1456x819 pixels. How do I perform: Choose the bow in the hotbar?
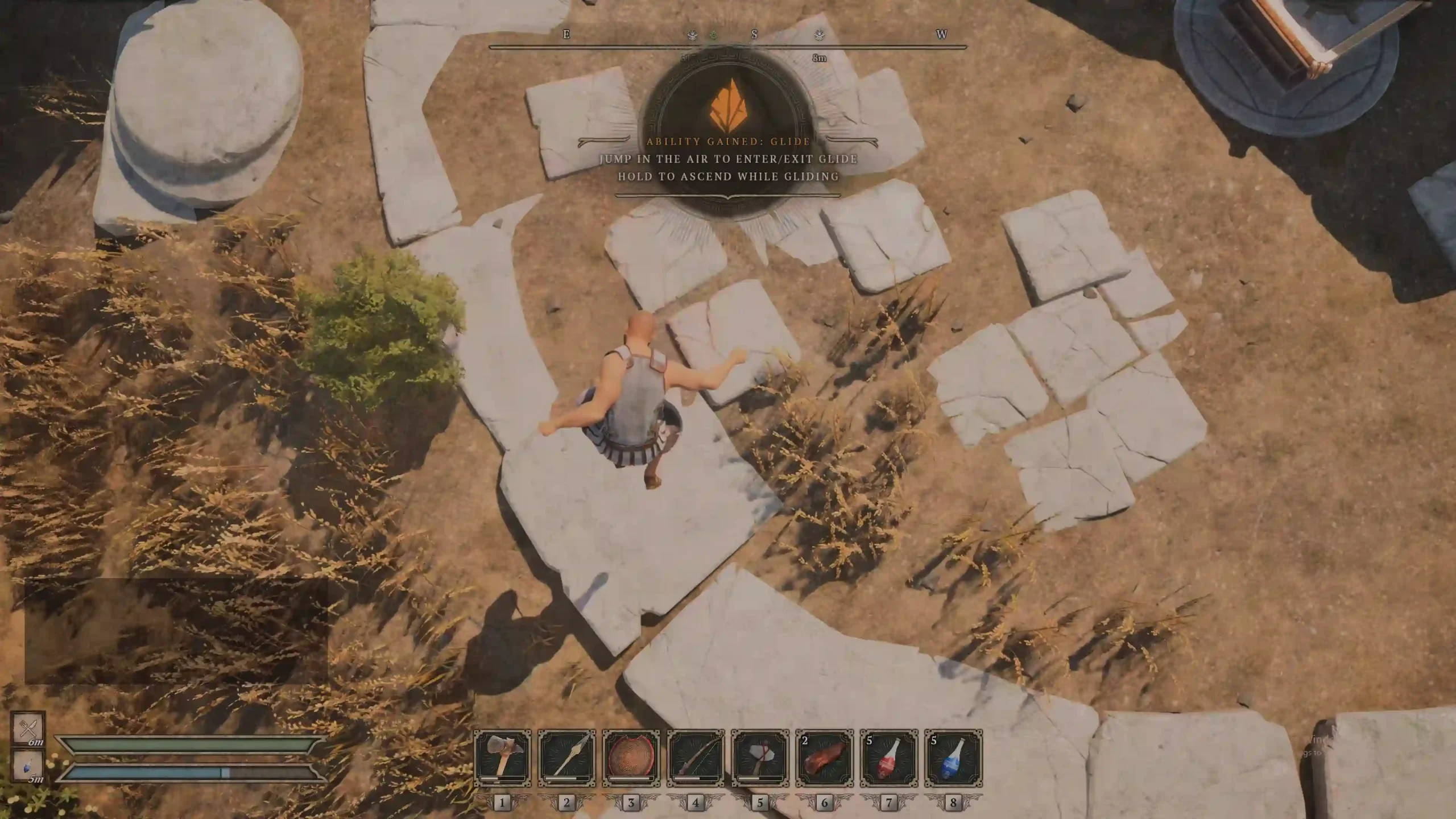pos(695,758)
